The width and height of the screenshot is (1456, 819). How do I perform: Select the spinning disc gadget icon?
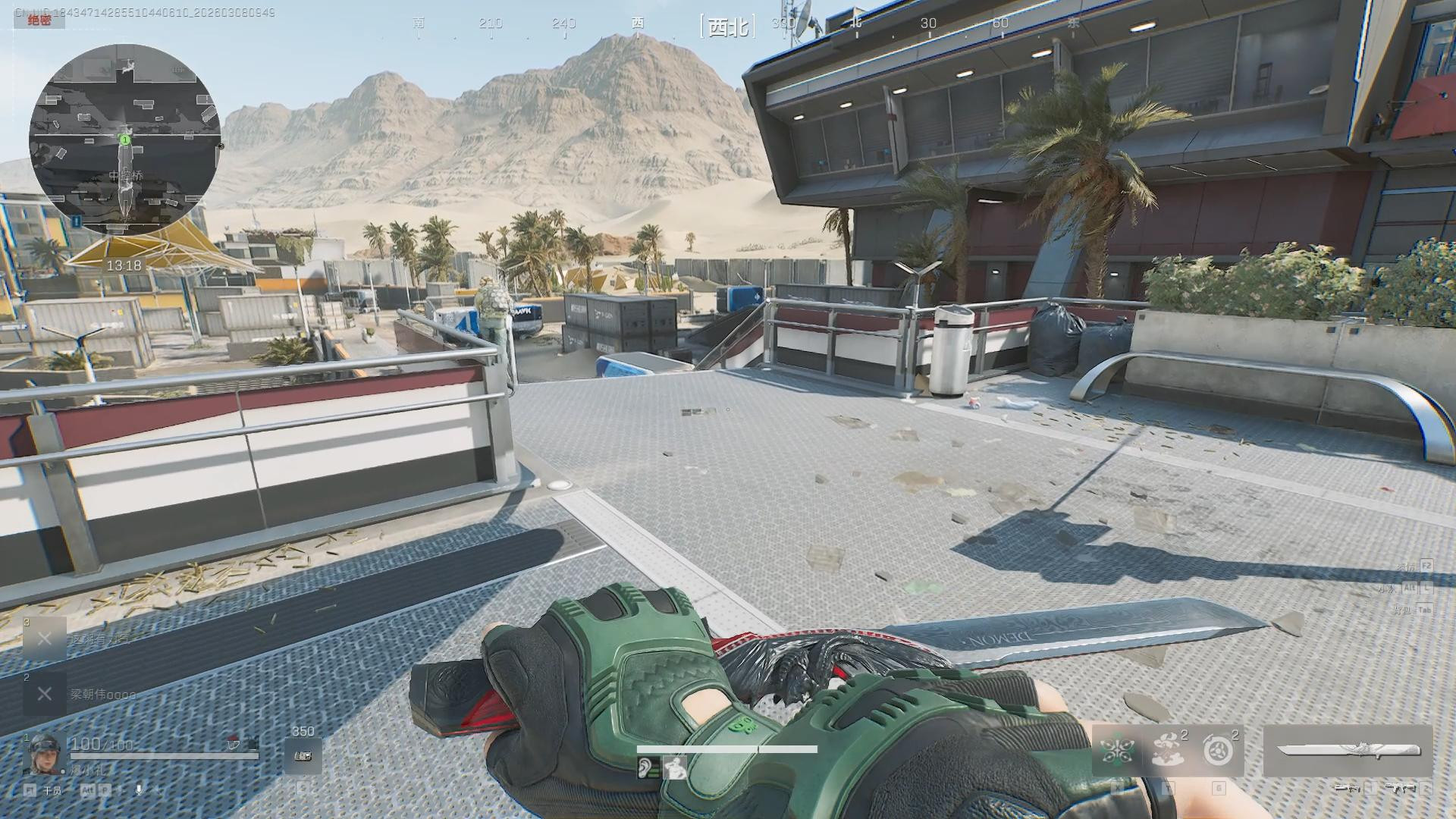[x=1218, y=751]
